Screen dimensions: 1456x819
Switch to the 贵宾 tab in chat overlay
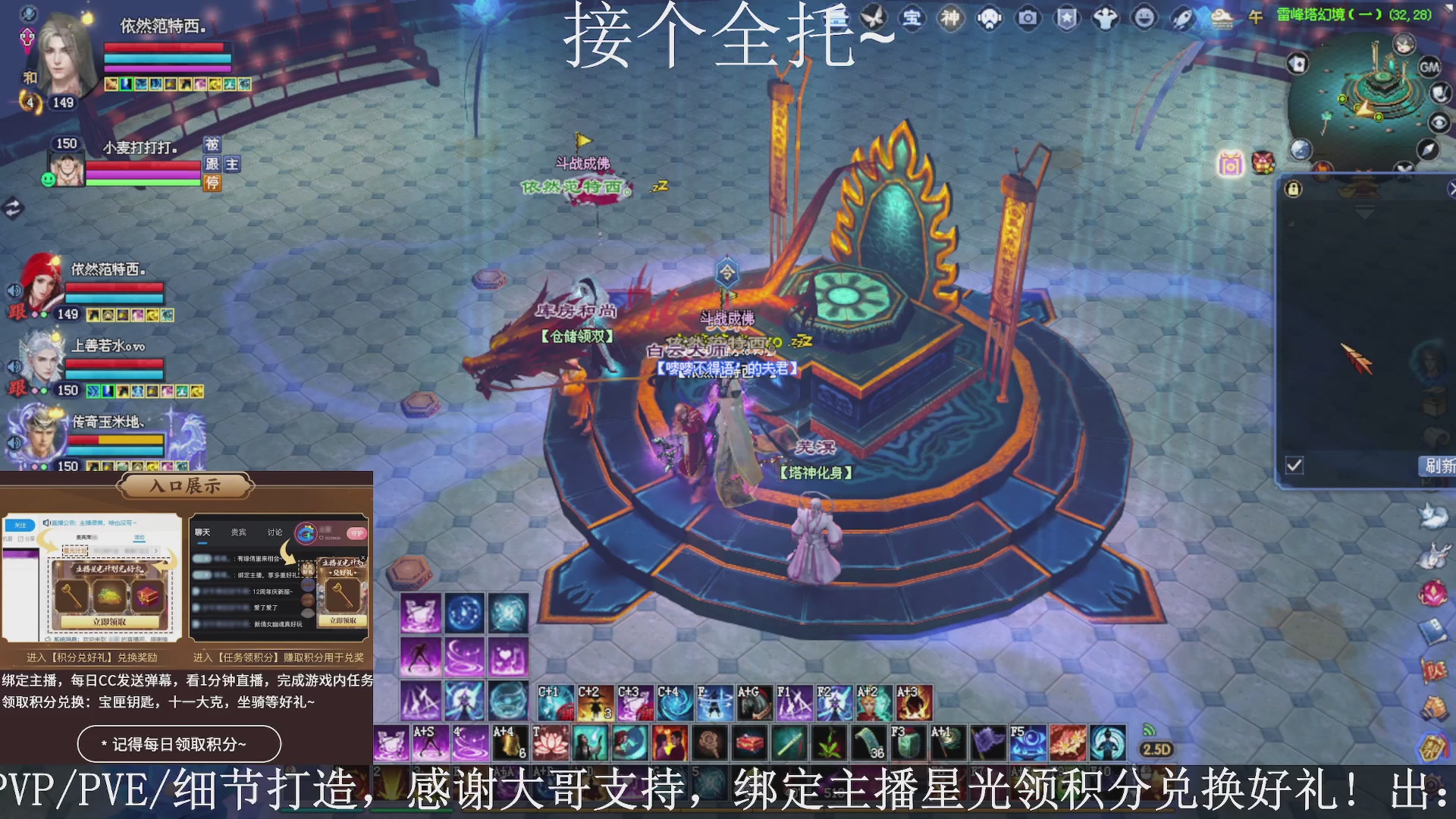click(x=237, y=532)
